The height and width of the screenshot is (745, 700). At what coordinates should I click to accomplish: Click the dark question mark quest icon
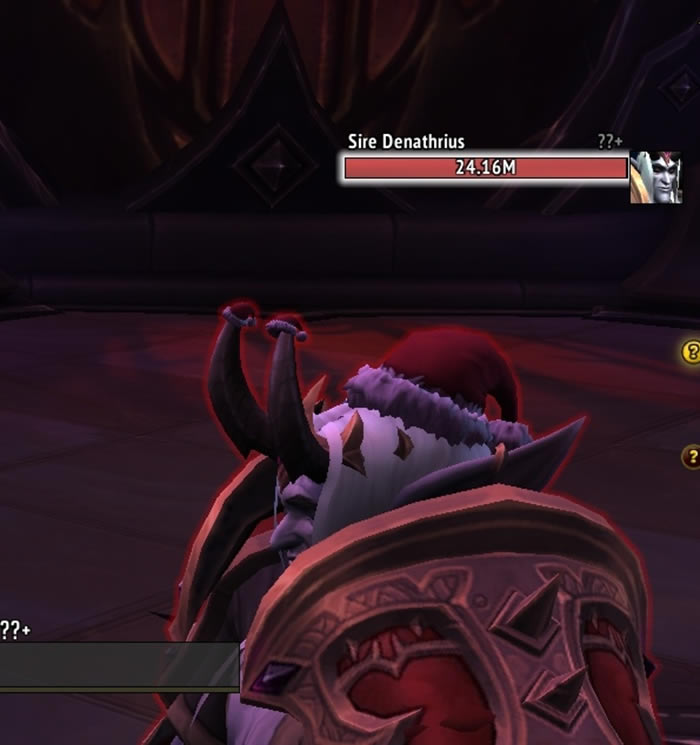click(691, 457)
